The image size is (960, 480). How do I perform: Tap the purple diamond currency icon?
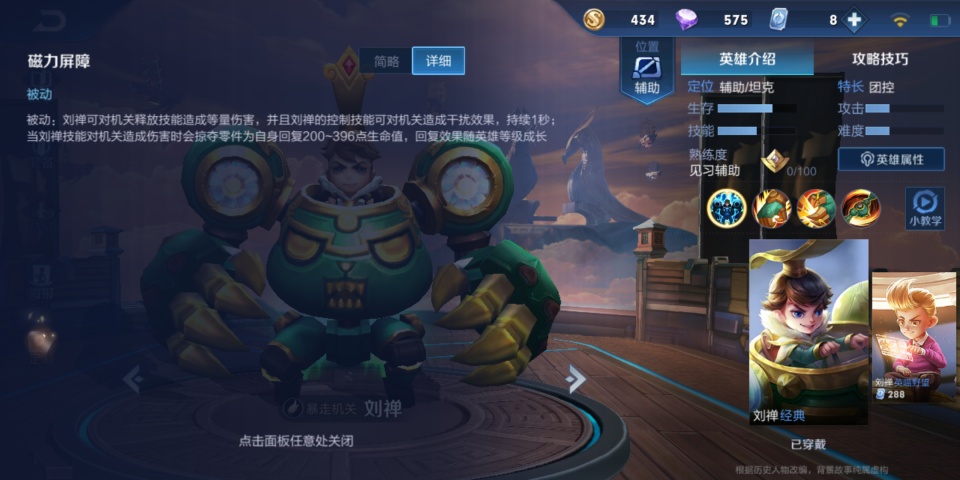click(686, 20)
